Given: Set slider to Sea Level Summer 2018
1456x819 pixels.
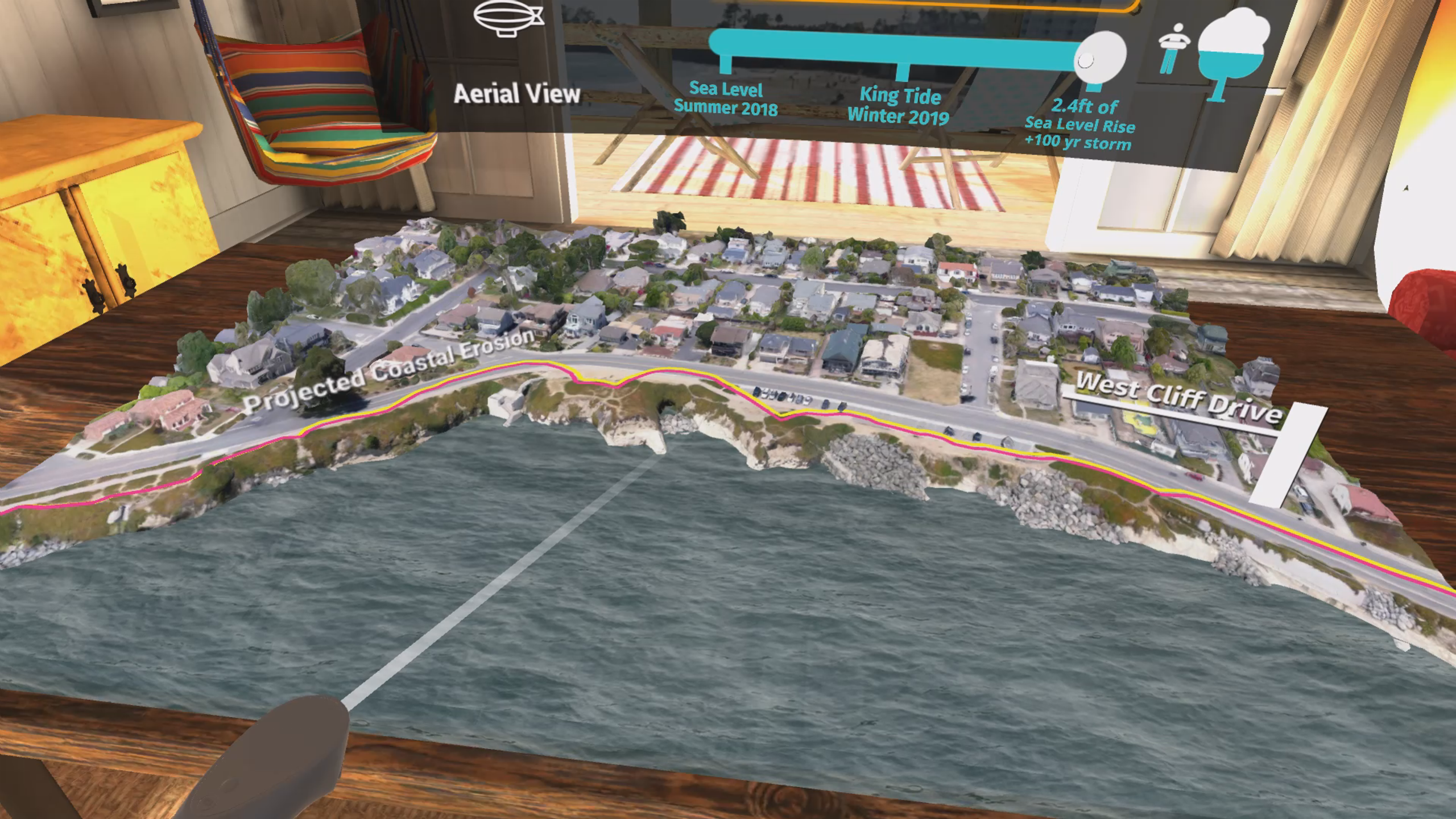Looking at the screenshot, I should coord(725,63).
